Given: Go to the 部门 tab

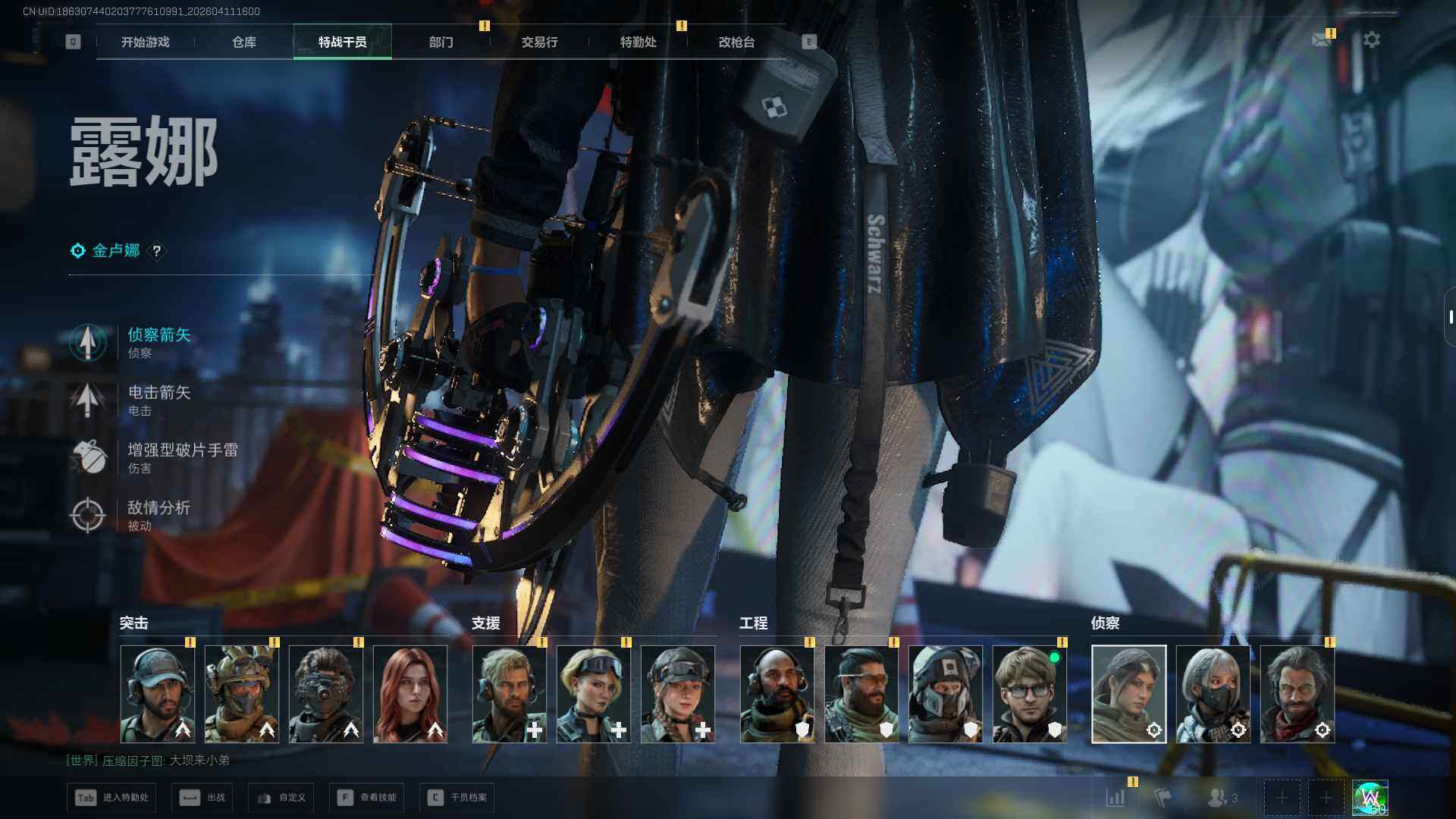Looking at the screenshot, I should [441, 42].
